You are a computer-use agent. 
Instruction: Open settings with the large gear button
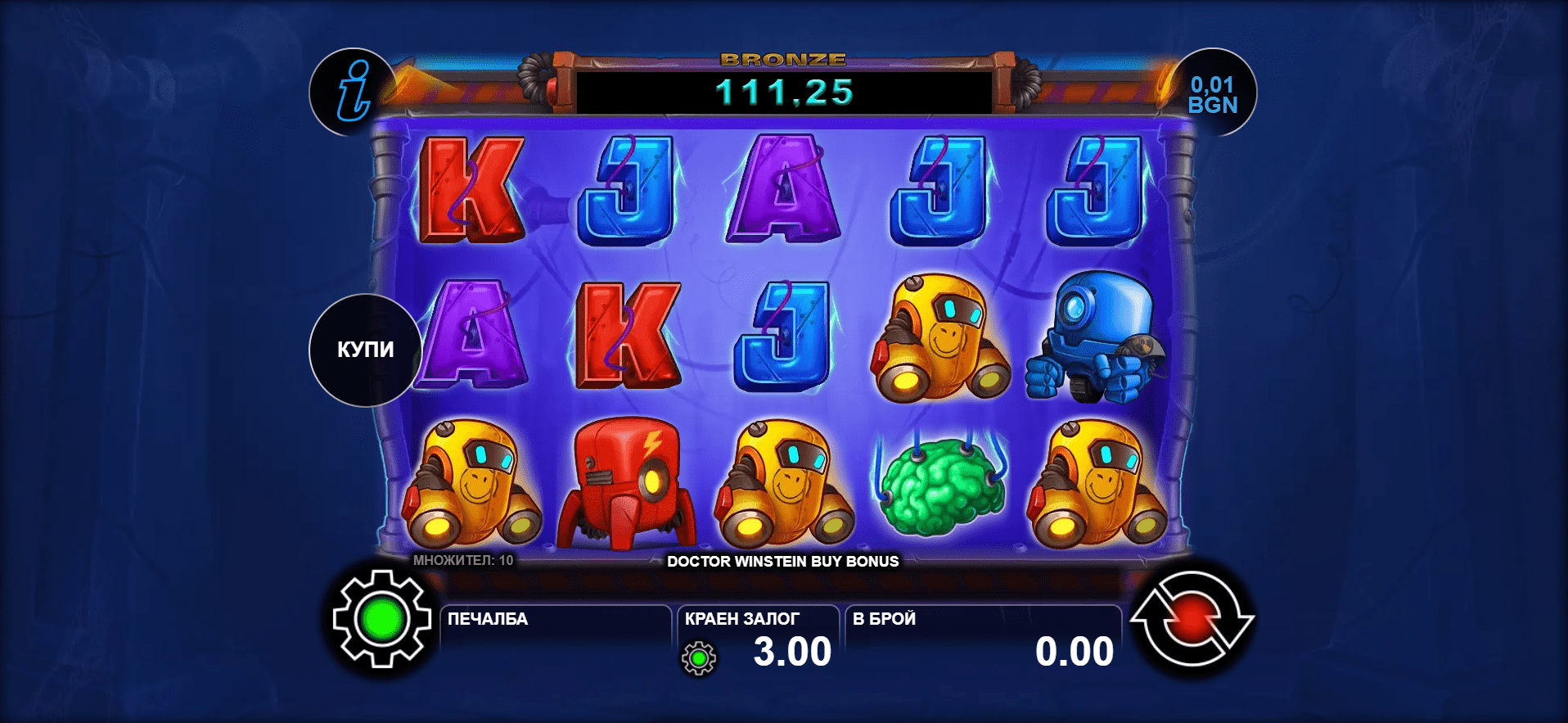[x=382, y=619]
